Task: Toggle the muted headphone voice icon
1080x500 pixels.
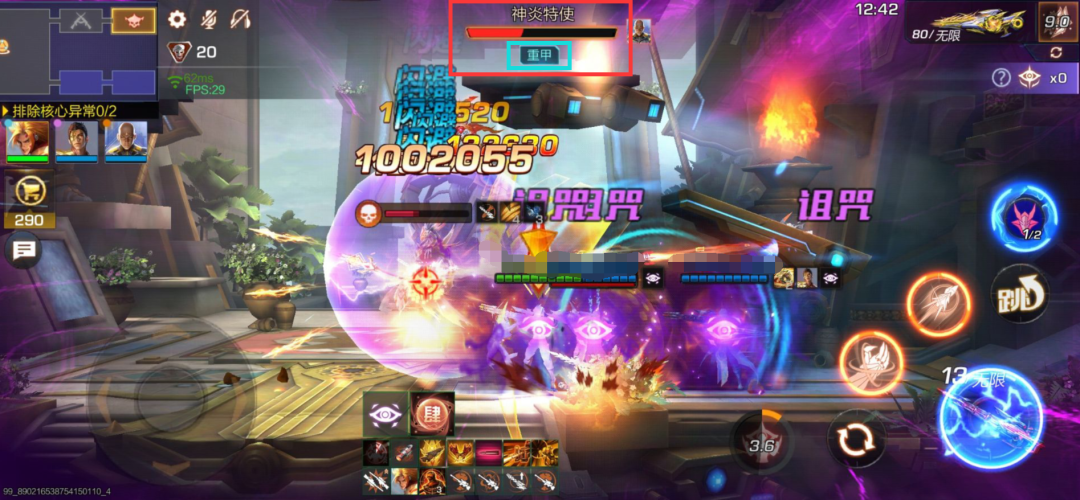Action: coord(241,18)
